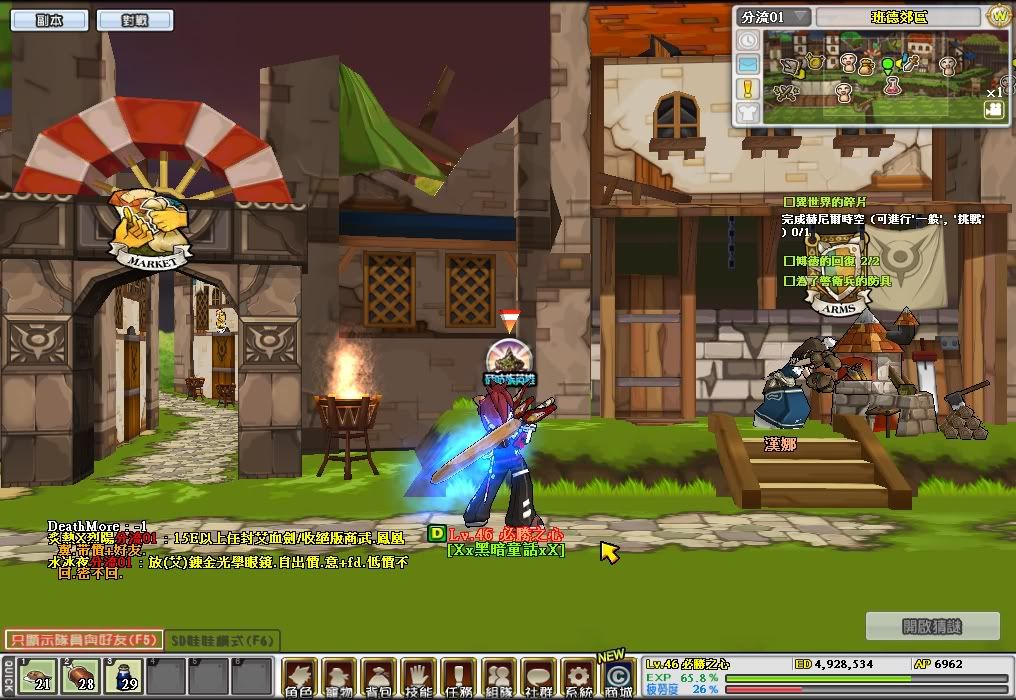Viewport: 1016px width, 700px height.
Task: Open the 技能 skills menu
Action: click(419, 678)
